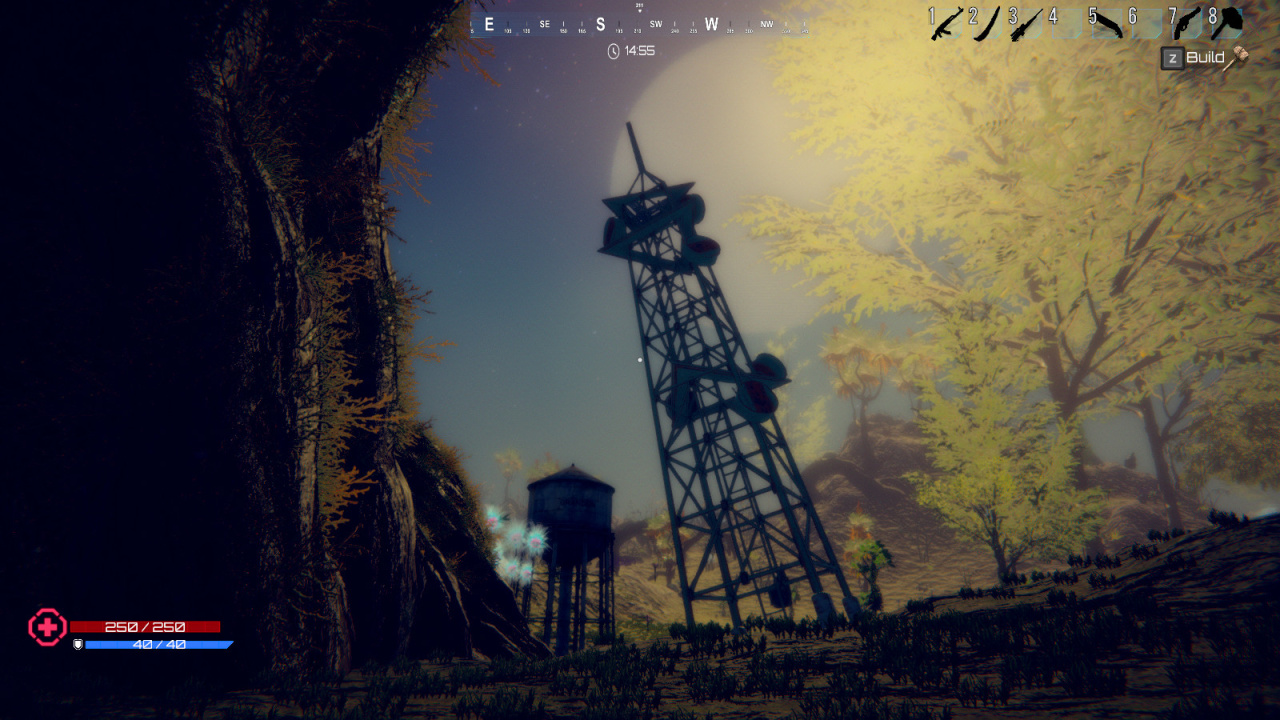Select the hammer in slot 8
The width and height of the screenshot is (1280, 720).
coord(1226,23)
